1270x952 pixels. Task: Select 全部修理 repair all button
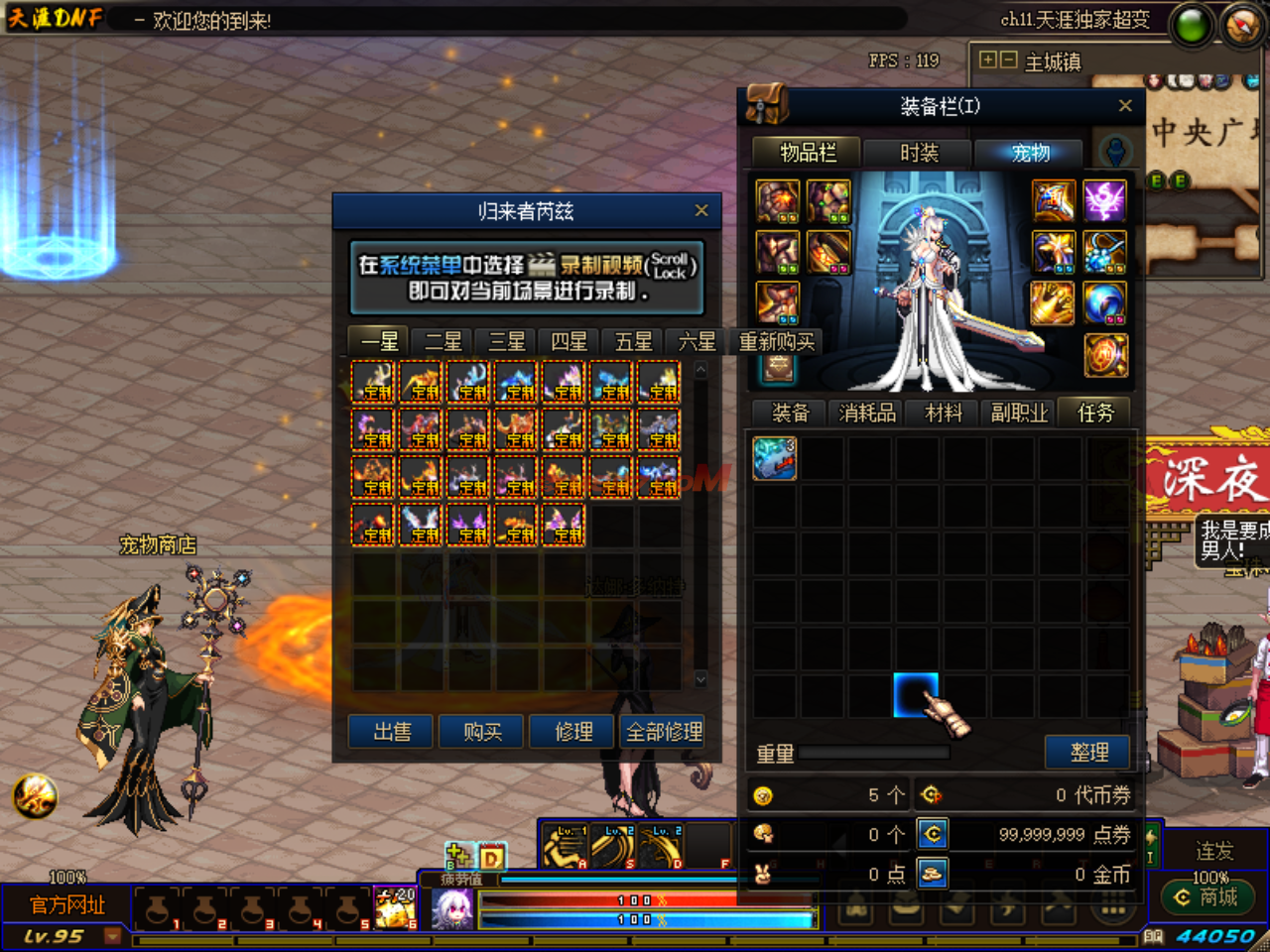(664, 732)
